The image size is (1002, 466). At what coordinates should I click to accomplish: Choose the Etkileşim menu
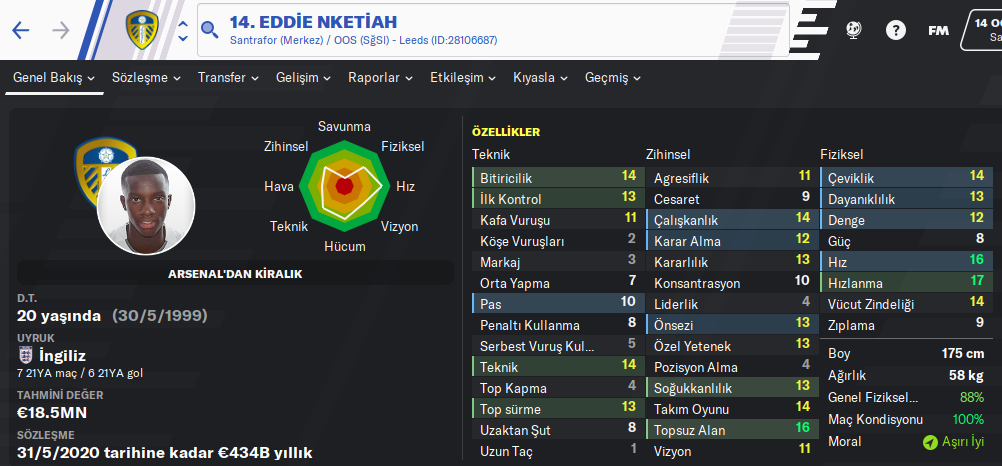463,78
